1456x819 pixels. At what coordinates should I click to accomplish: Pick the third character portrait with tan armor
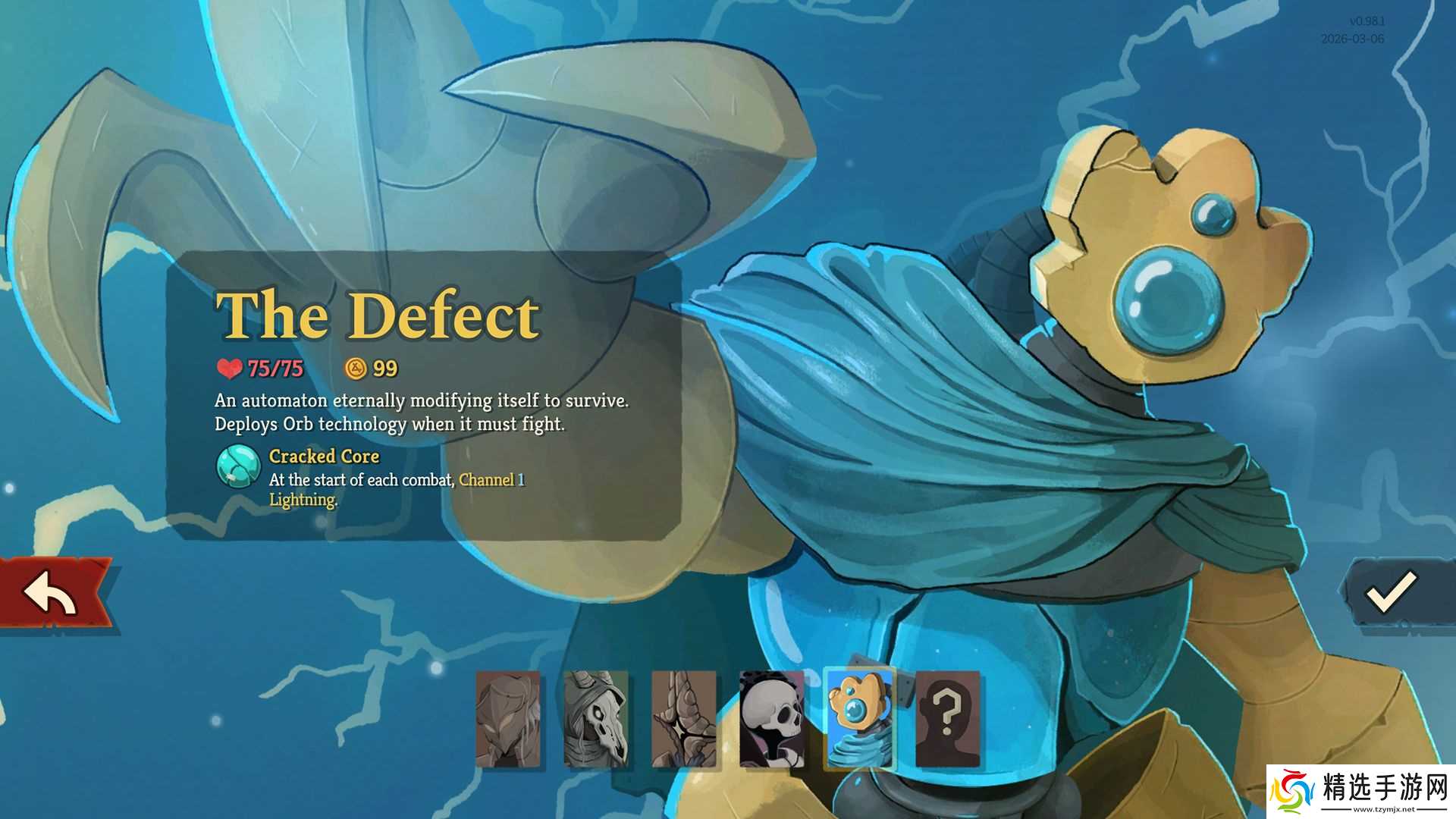pos(684,719)
